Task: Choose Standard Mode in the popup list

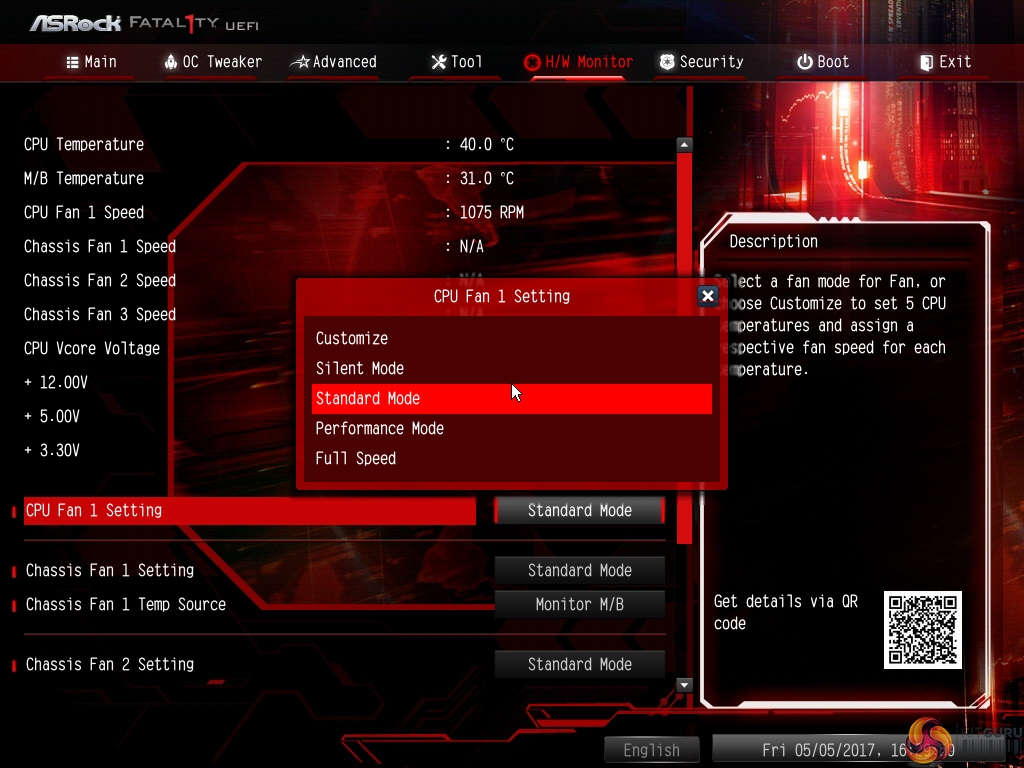Action: pyautogui.click(x=368, y=398)
